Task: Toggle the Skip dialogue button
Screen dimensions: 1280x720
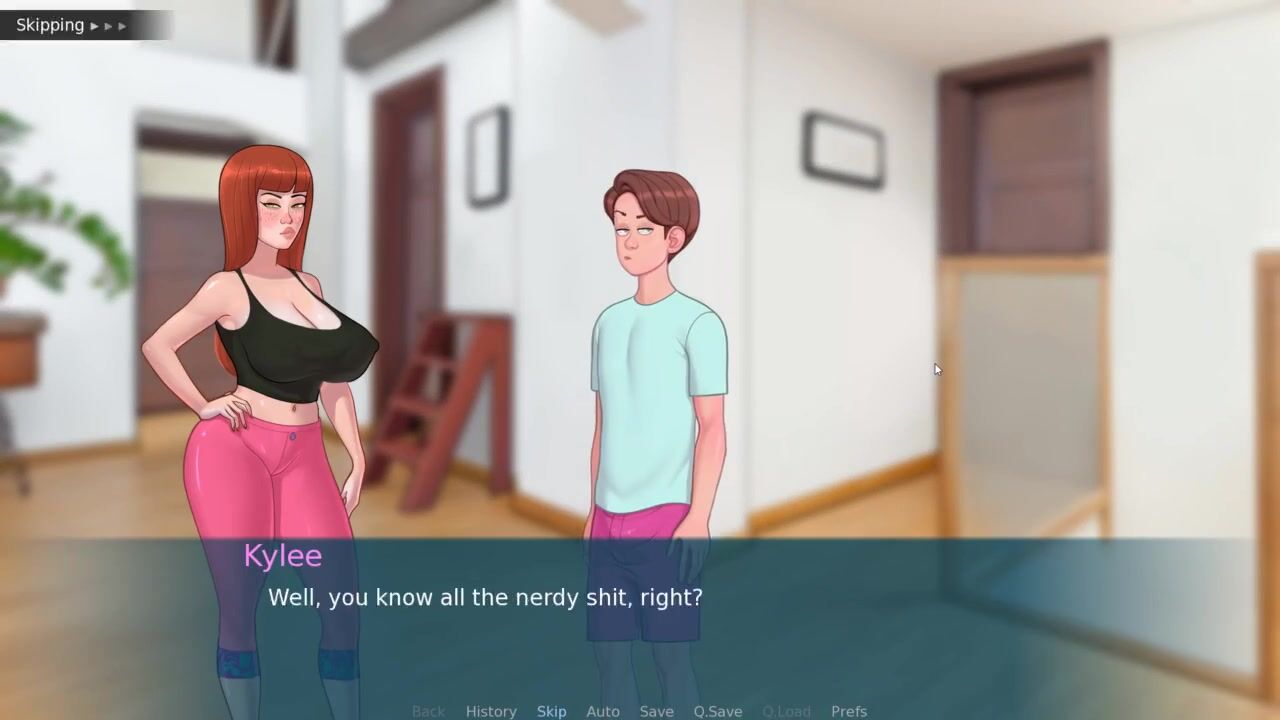Action: pyautogui.click(x=551, y=711)
